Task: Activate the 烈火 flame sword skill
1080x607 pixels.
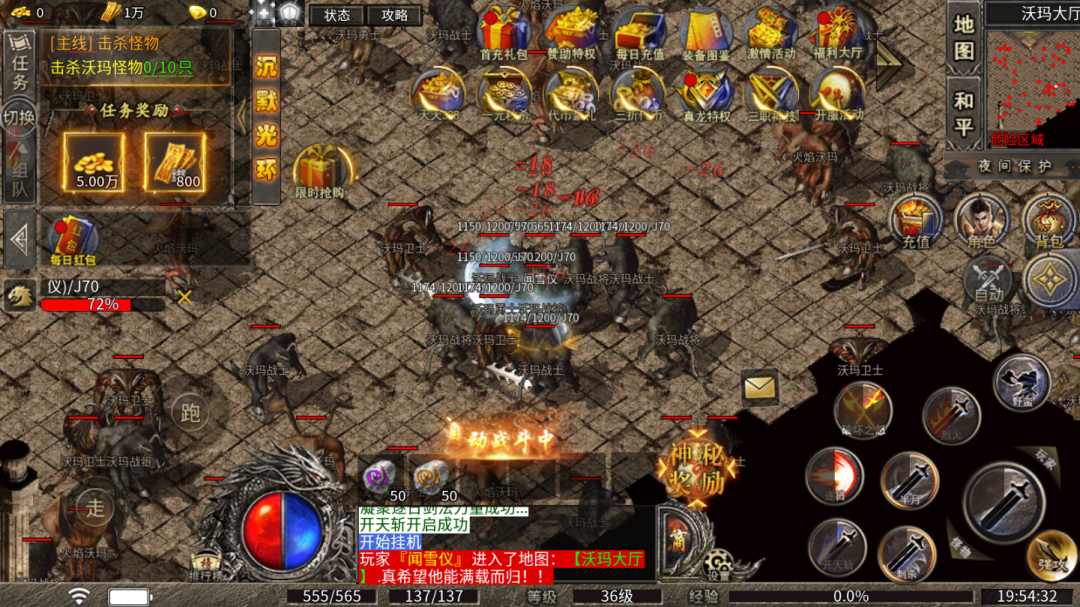Action: click(950, 415)
